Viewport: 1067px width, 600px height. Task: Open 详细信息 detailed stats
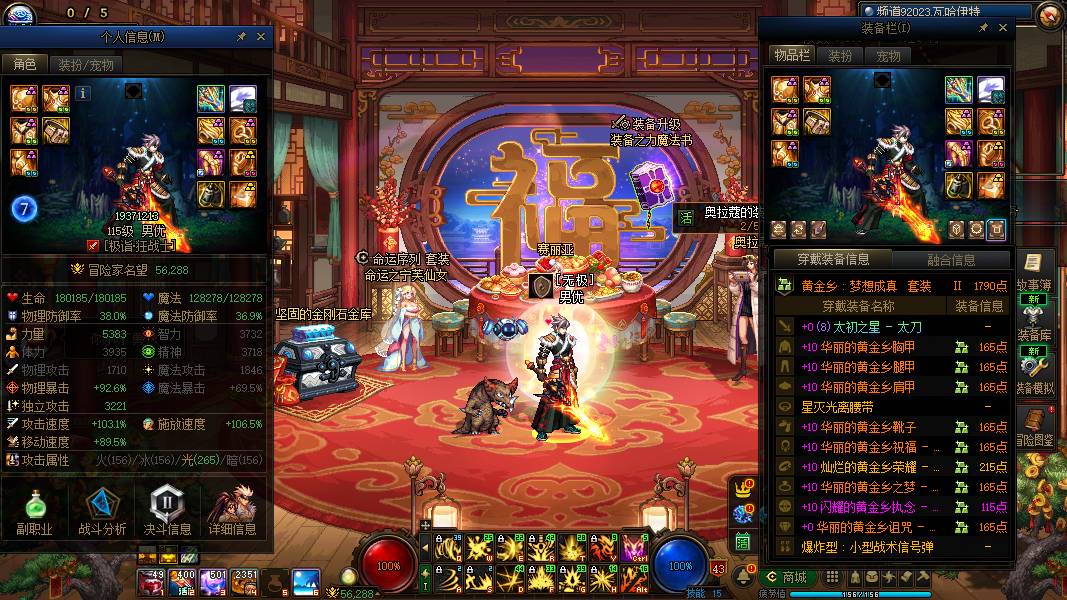click(233, 510)
